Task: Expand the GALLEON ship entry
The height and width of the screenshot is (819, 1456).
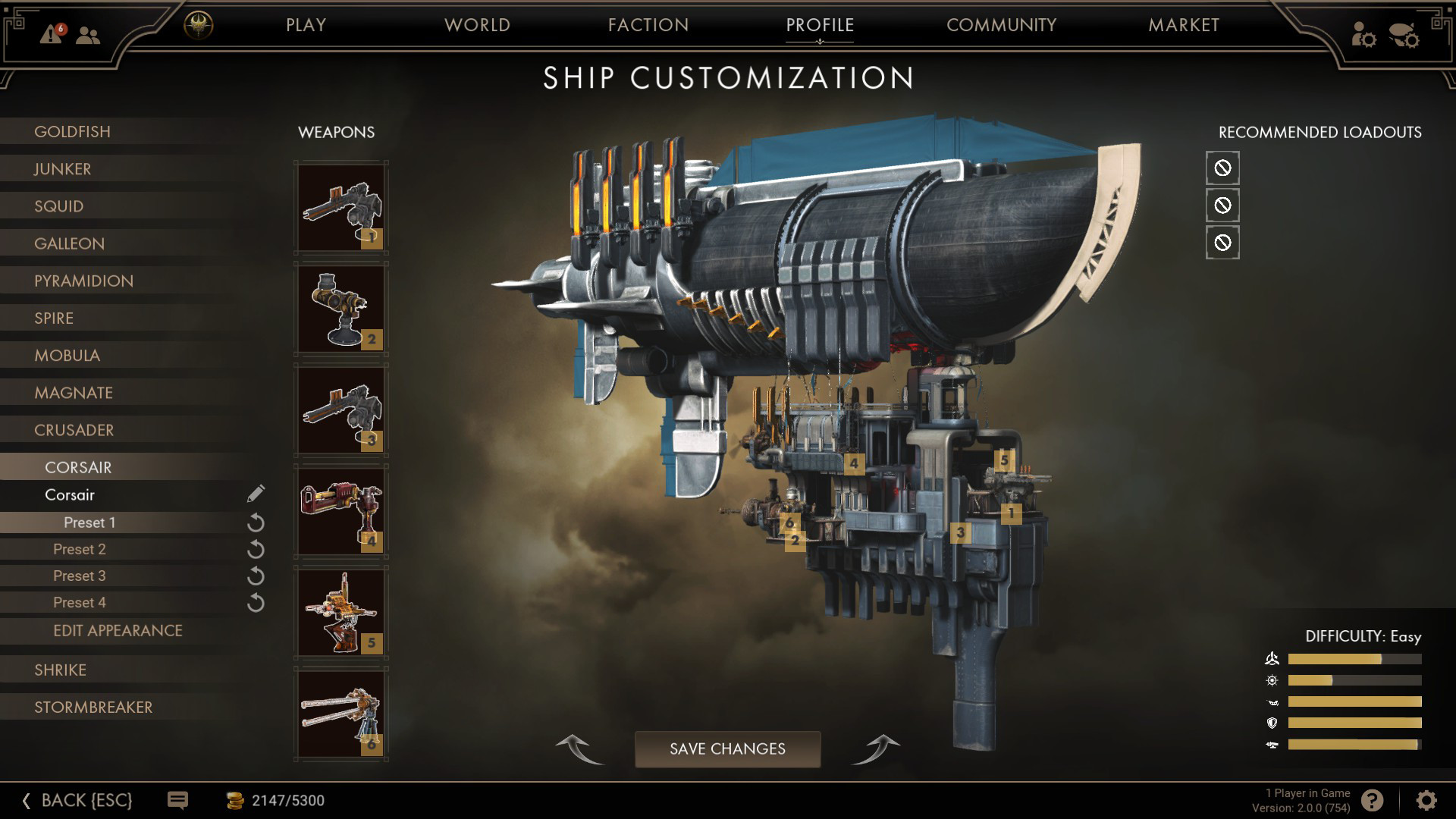Action: 68,243
